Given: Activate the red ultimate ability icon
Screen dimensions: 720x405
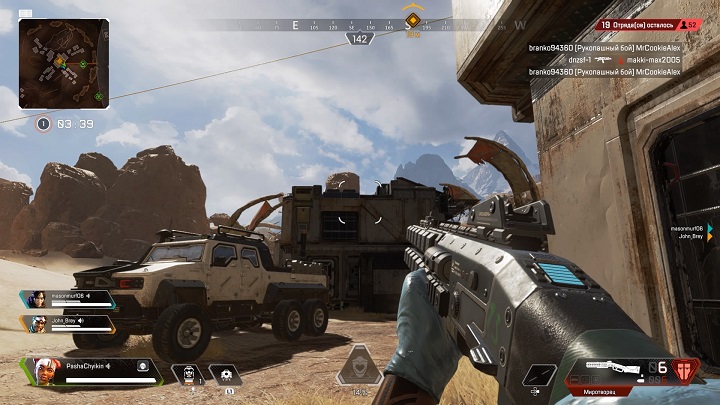Looking at the screenshot, I should pos(685,371).
